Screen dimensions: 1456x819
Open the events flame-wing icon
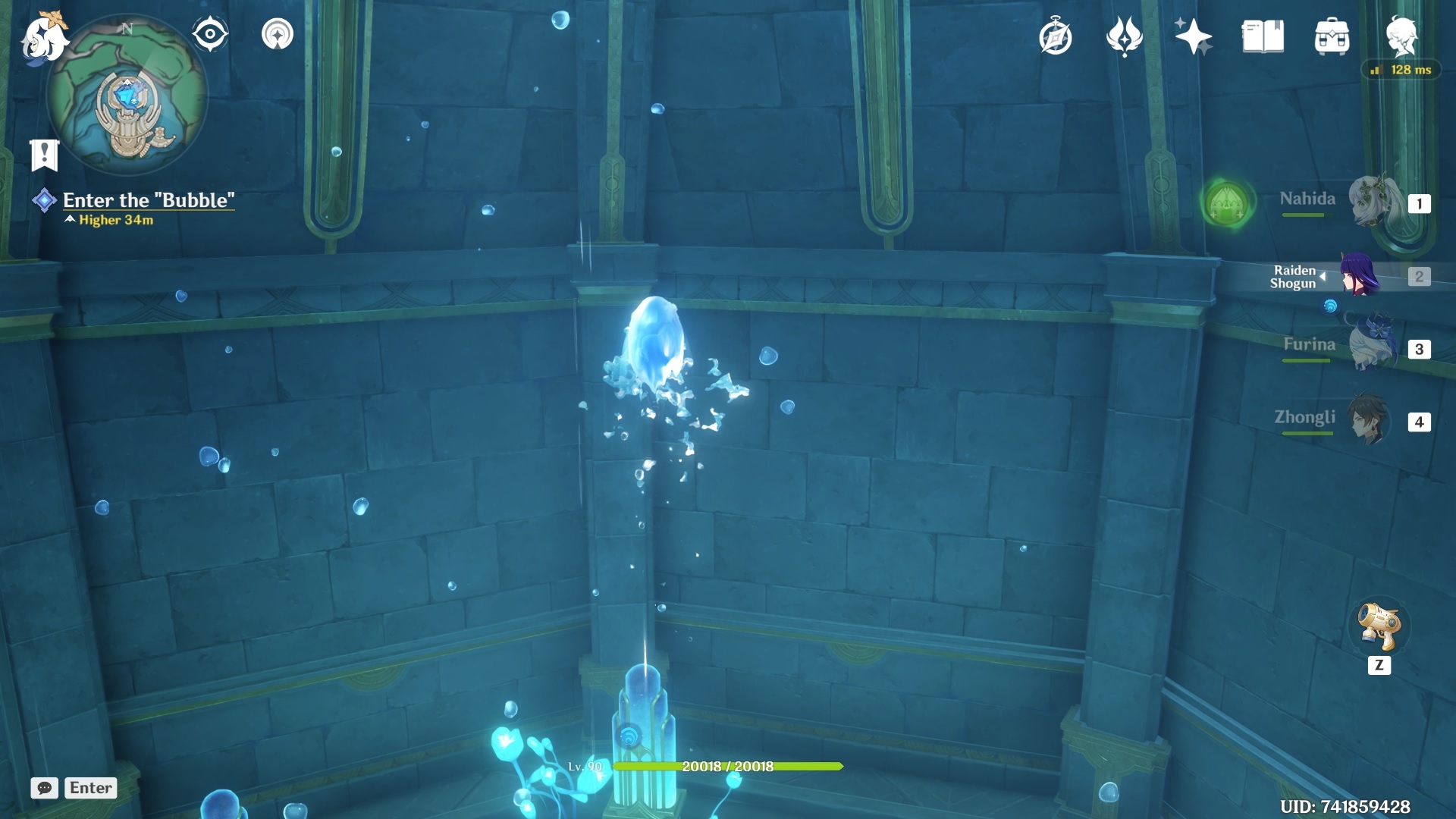tap(1125, 36)
